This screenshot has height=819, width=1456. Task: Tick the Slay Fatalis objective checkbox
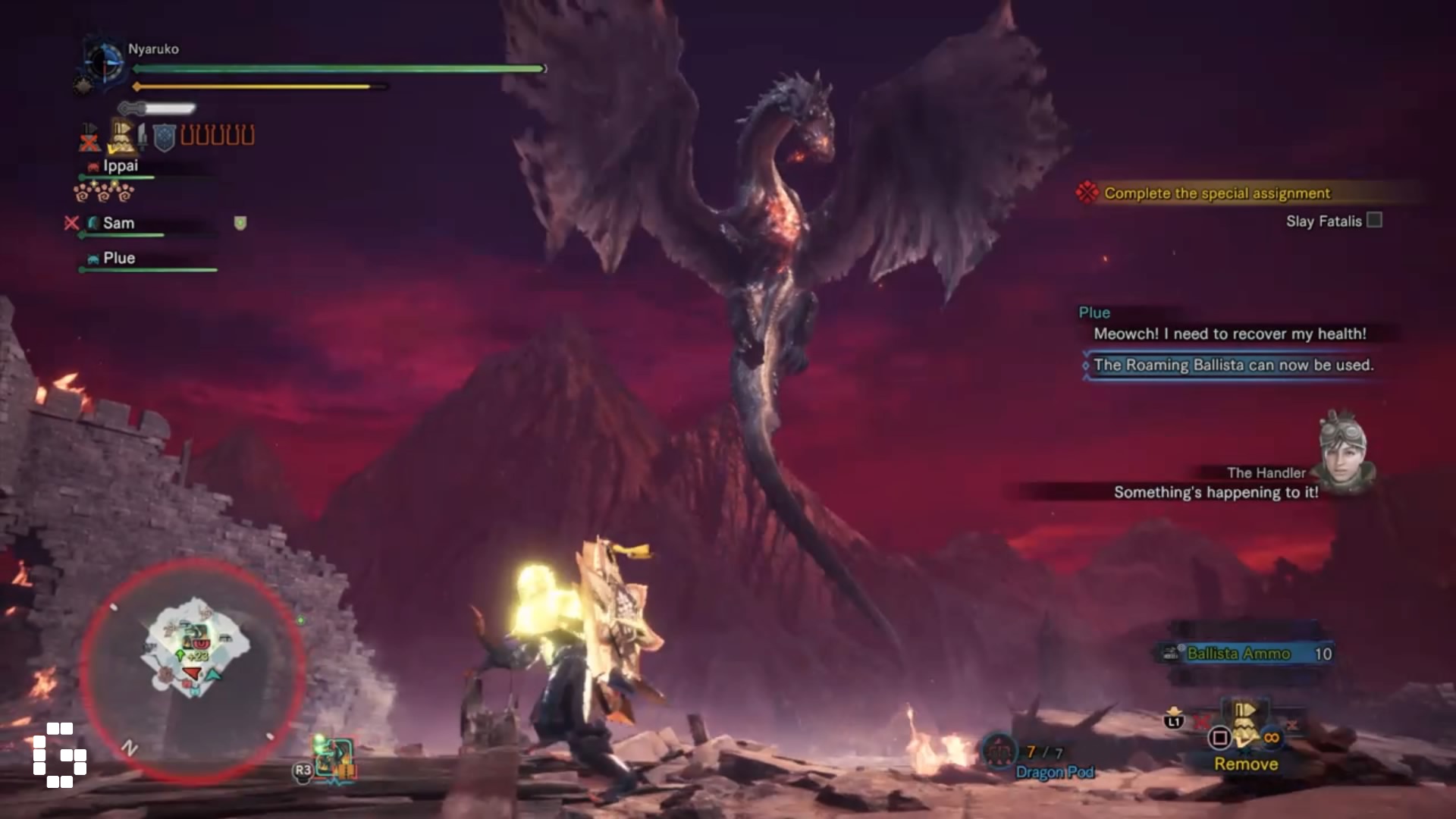pyautogui.click(x=1375, y=221)
